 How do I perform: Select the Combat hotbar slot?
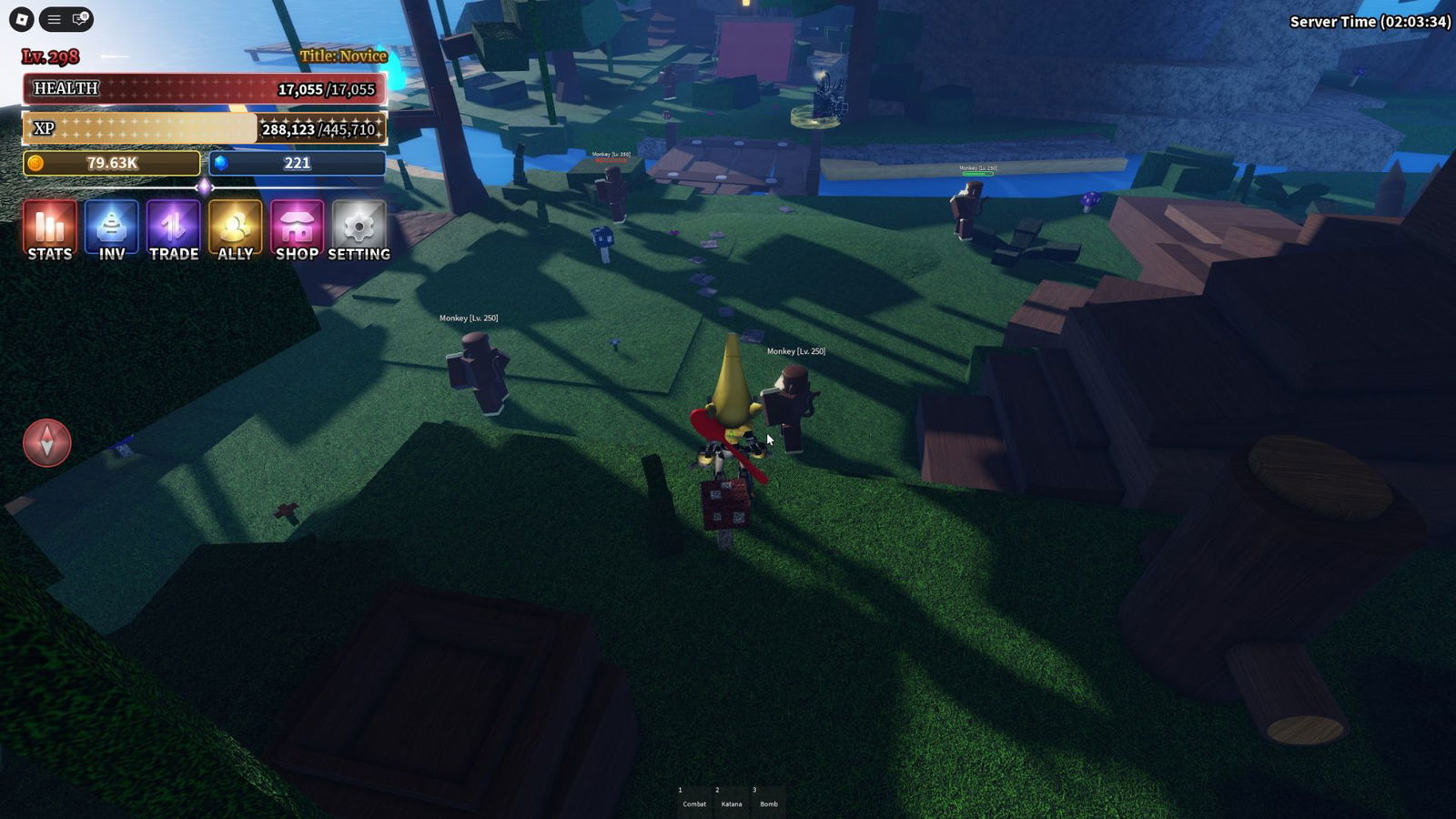694,798
